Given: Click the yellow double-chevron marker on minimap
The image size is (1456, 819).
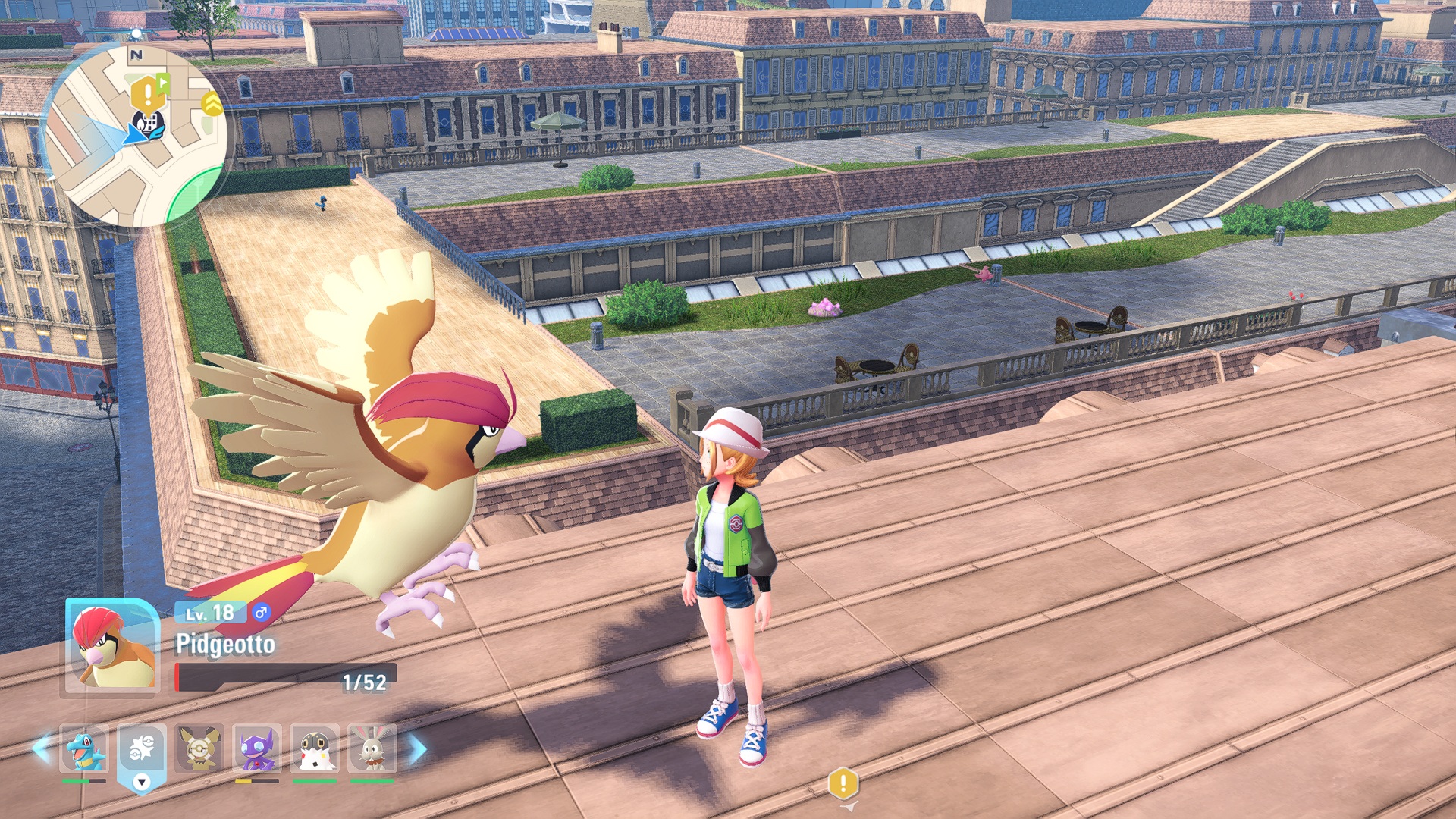Looking at the screenshot, I should coord(212,103).
